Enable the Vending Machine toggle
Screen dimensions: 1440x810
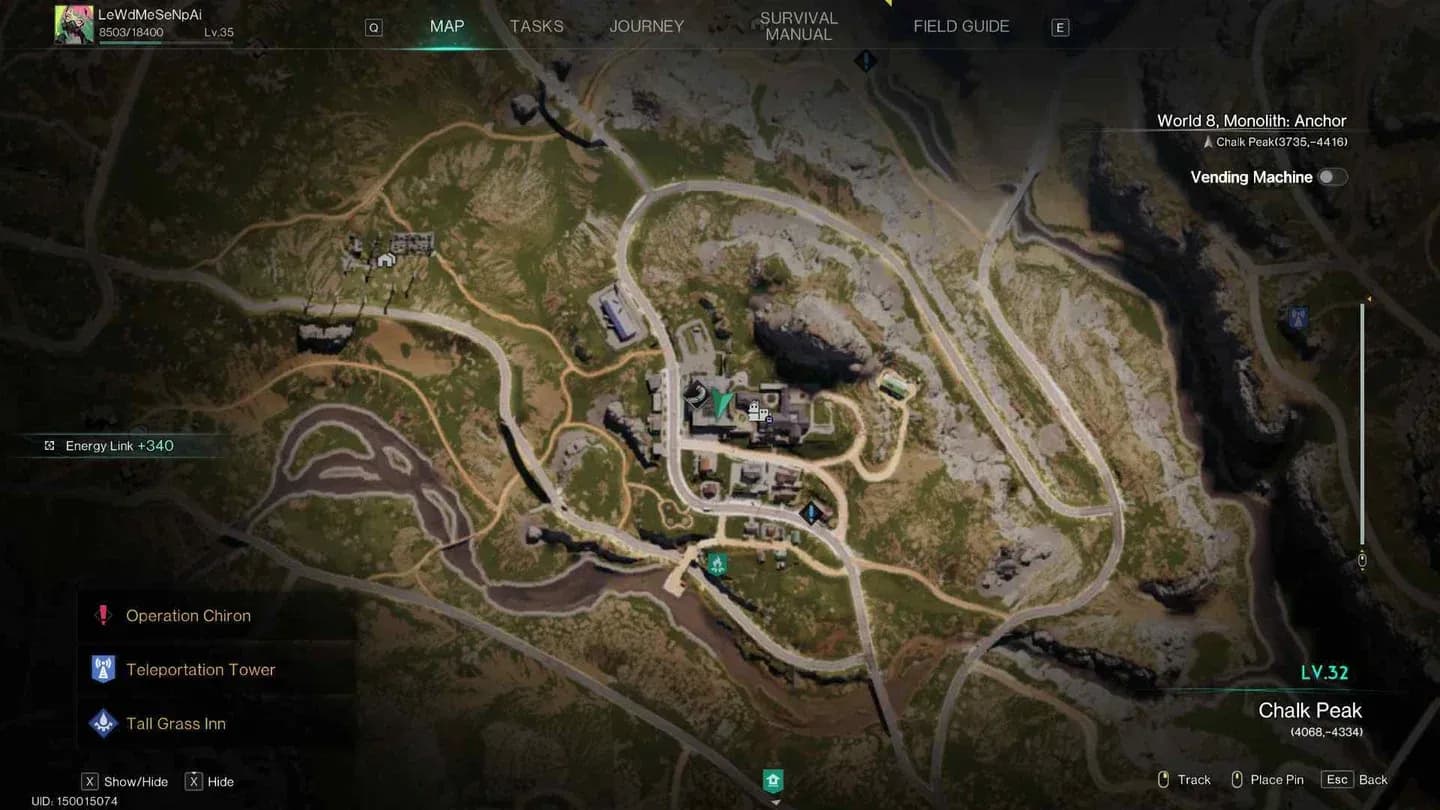click(x=1332, y=175)
